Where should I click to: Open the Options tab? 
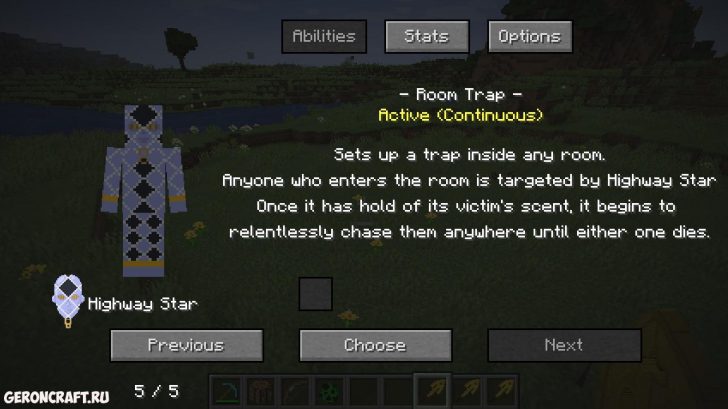tap(530, 37)
